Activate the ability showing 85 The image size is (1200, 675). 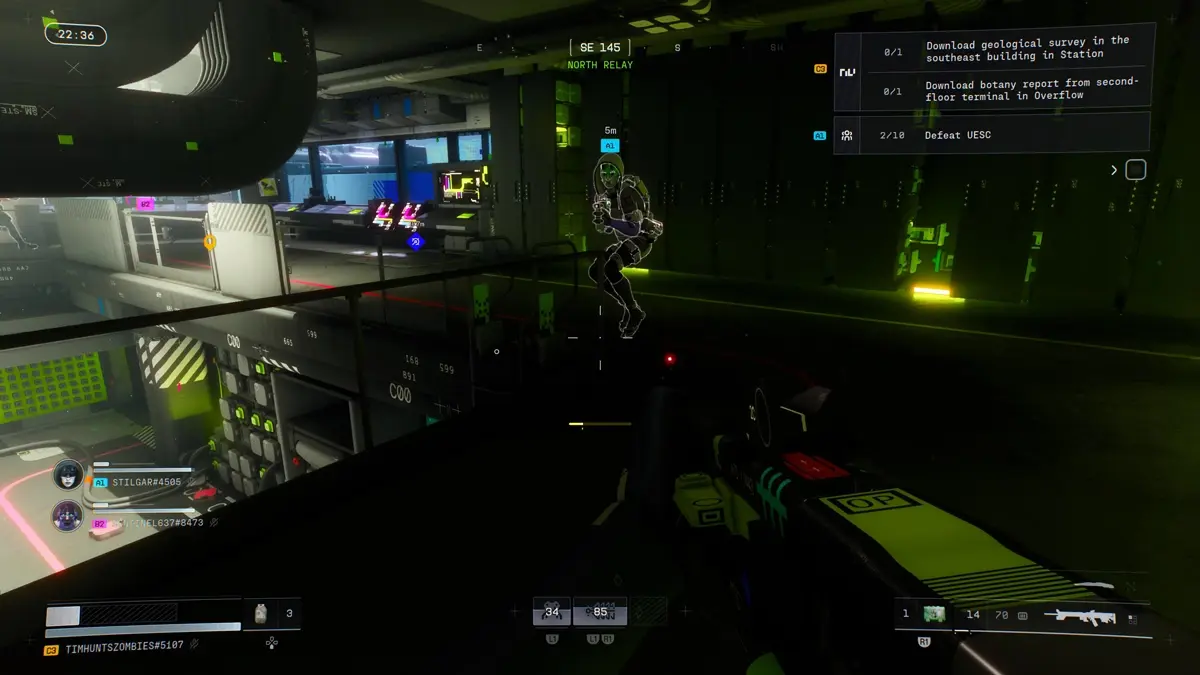click(x=600, y=612)
